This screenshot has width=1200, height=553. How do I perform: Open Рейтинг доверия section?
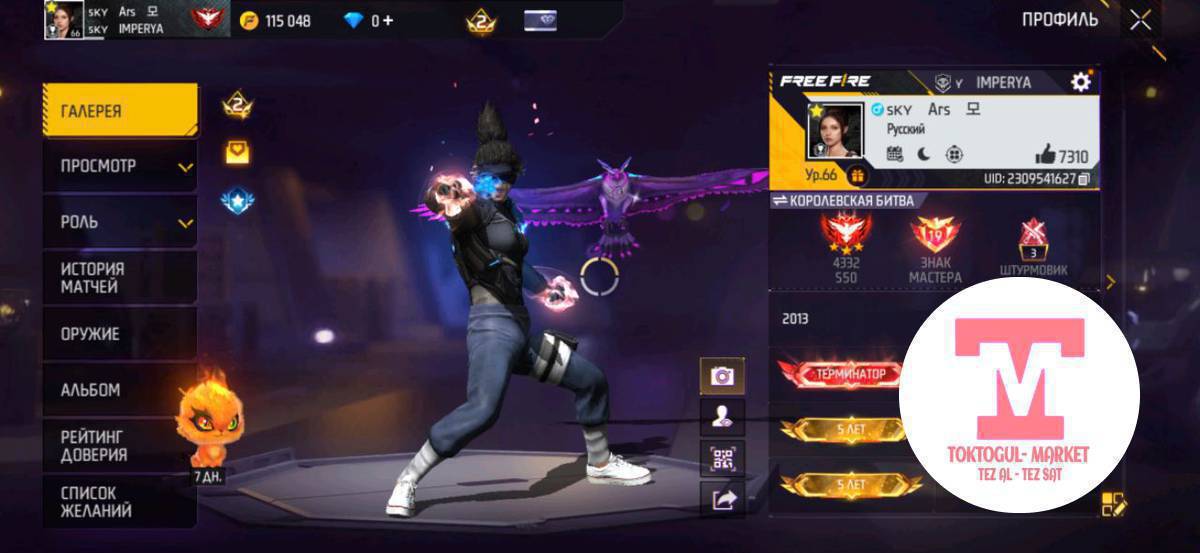119,445
